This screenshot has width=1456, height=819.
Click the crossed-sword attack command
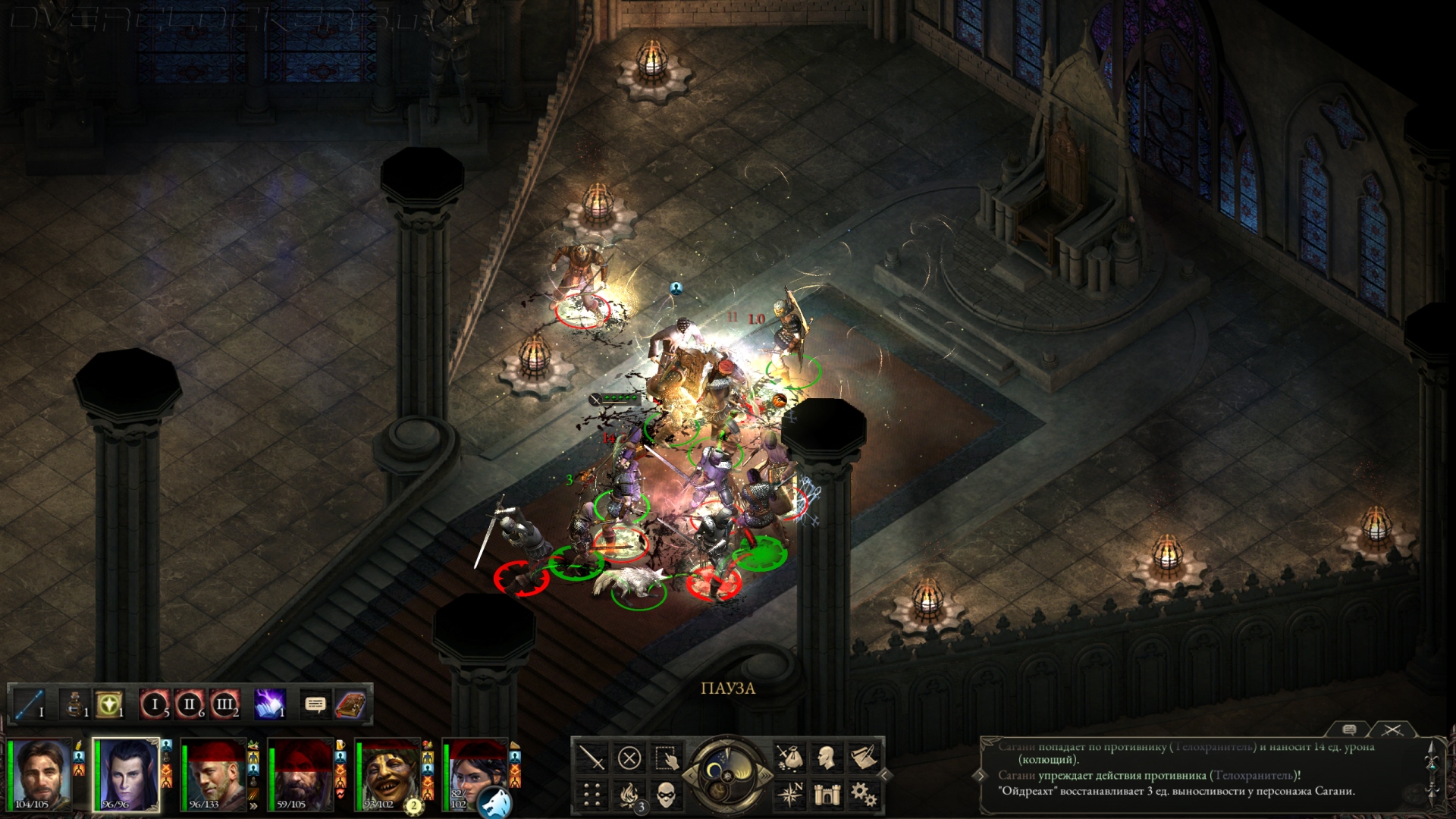tap(591, 758)
